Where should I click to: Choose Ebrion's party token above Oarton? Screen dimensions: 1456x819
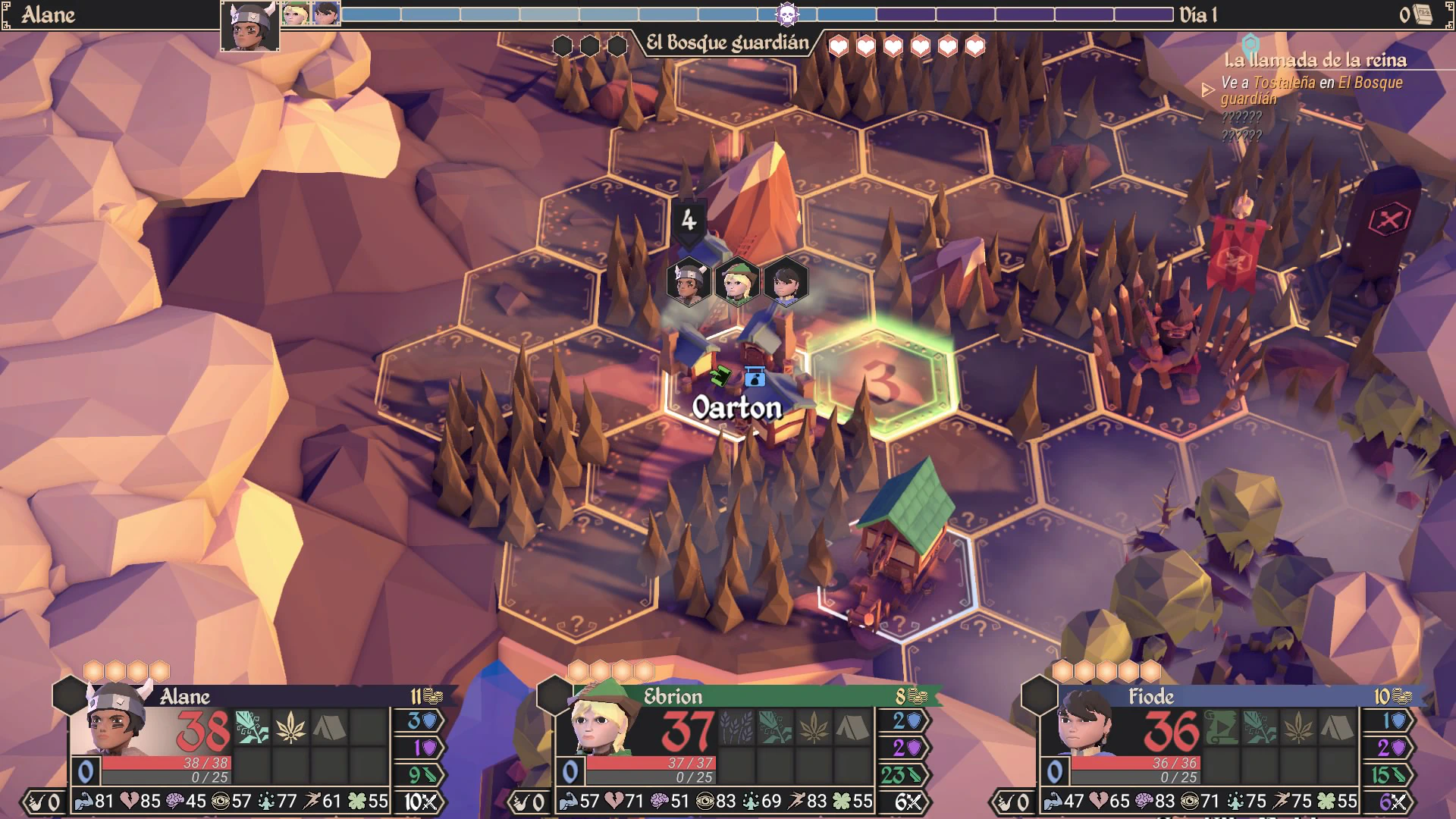(x=736, y=282)
